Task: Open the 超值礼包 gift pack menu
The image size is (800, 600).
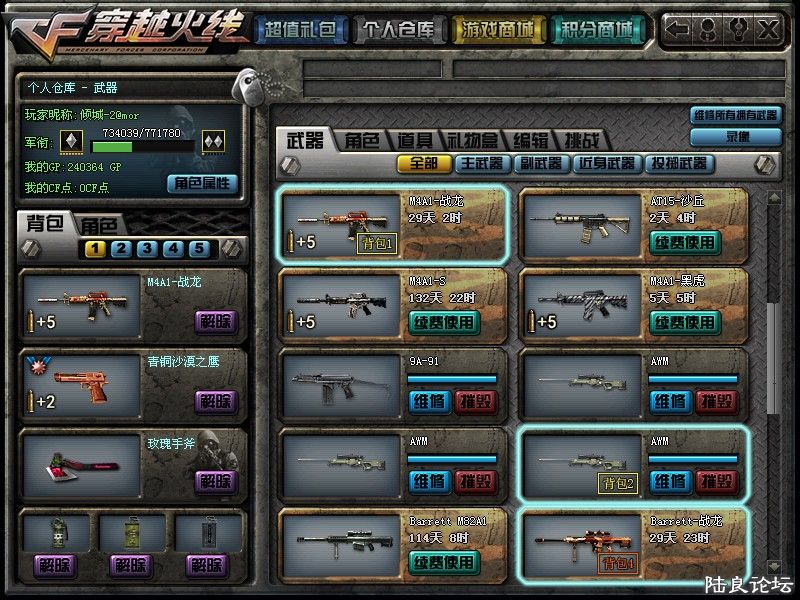Action: click(x=300, y=30)
